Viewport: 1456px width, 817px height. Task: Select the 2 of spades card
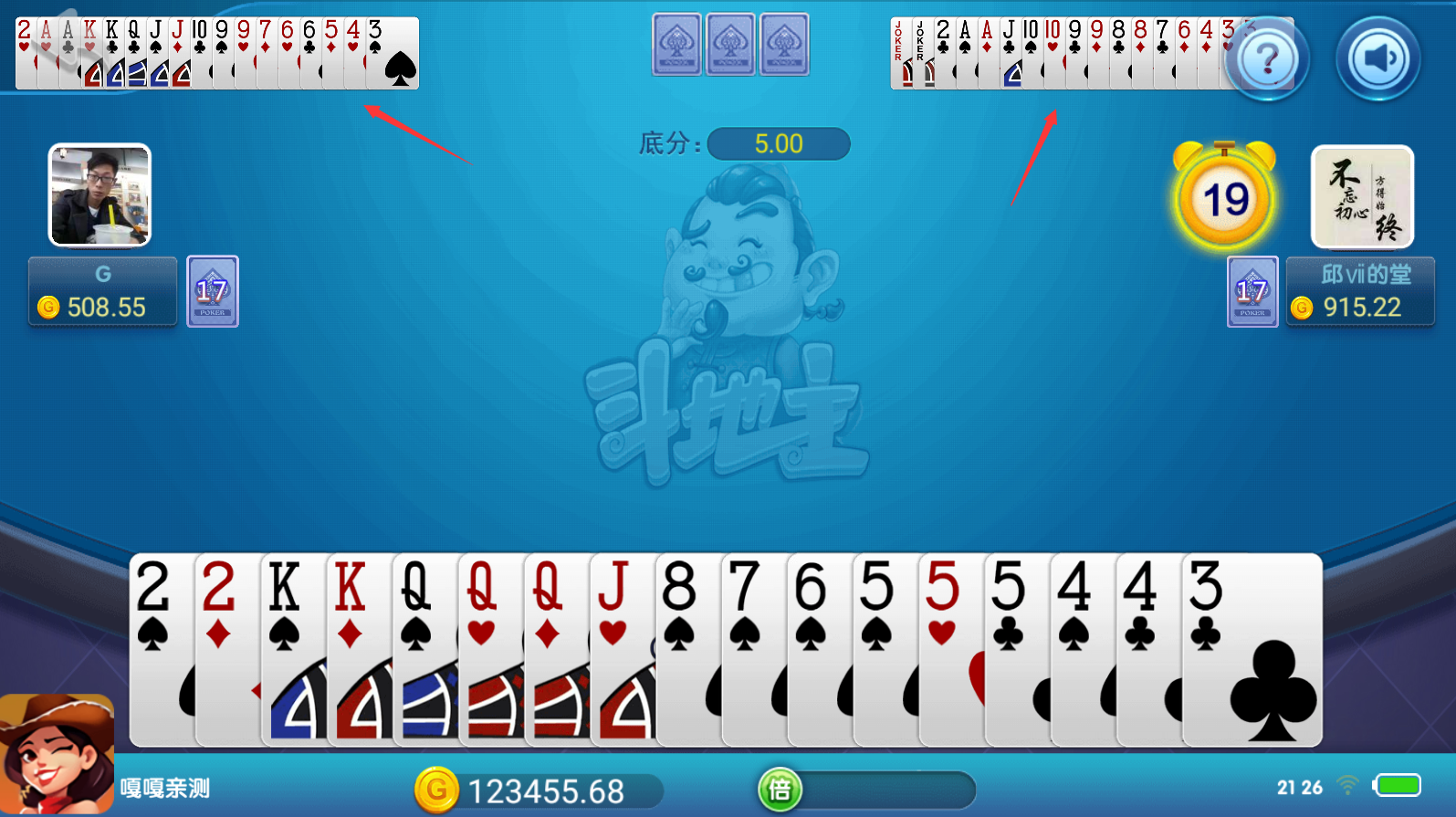tap(162, 648)
